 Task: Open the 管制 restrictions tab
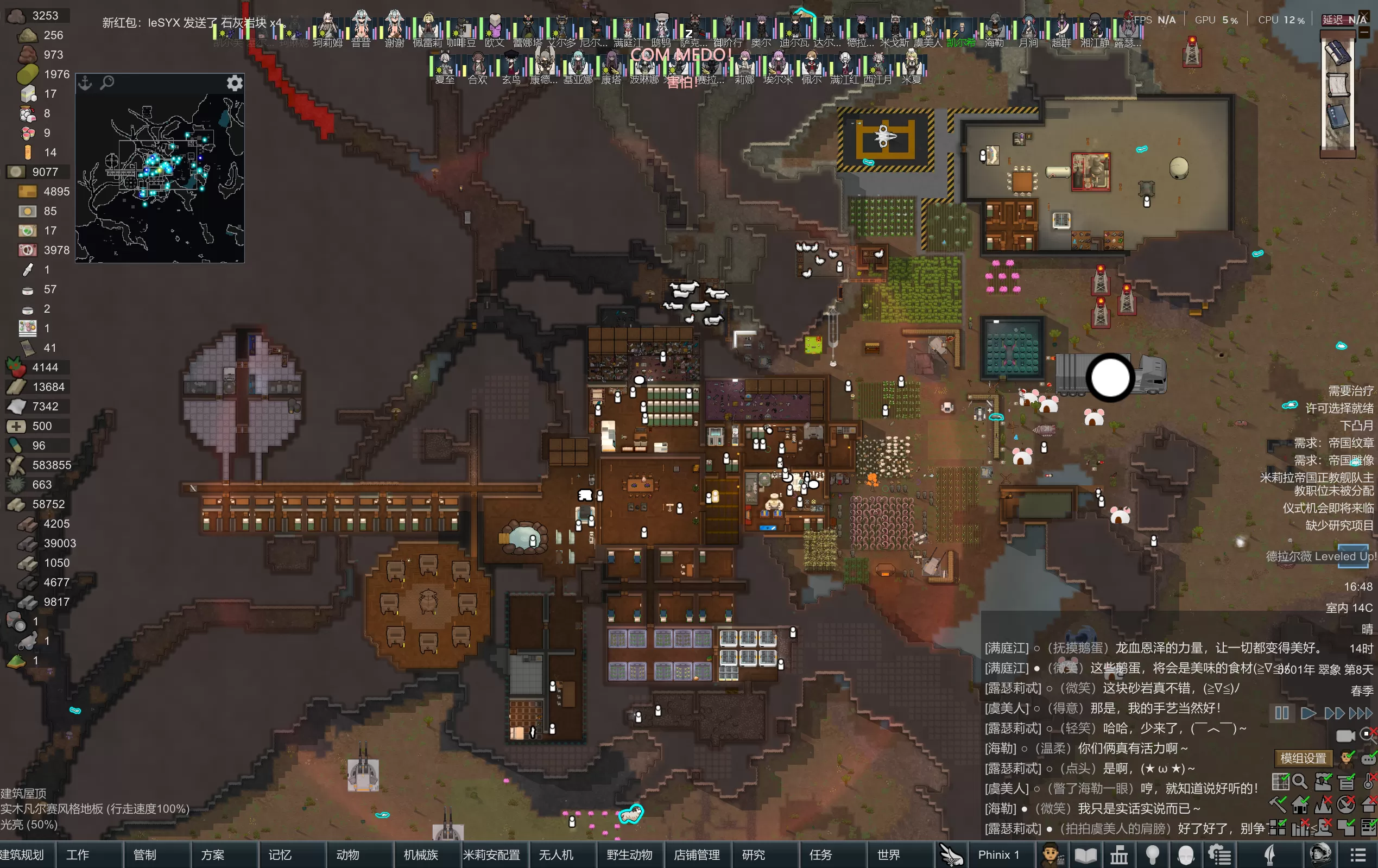pyautogui.click(x=145, y=855)
